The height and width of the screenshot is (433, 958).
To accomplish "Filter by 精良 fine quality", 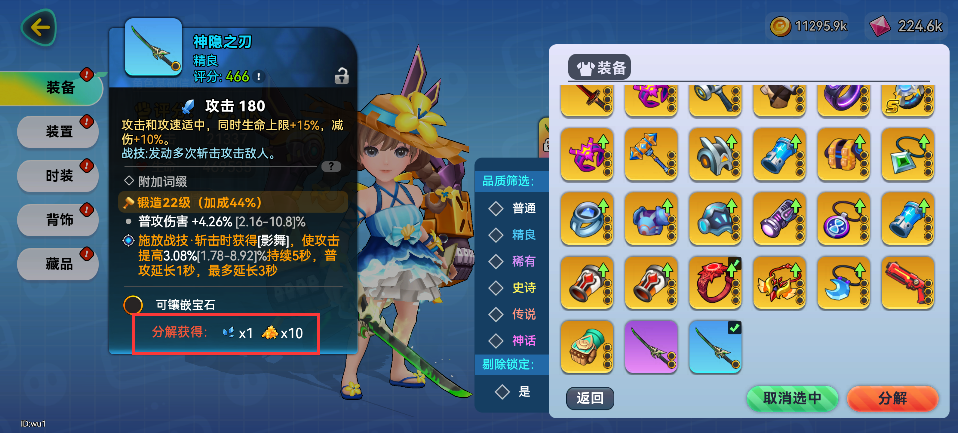I will click(x=513, y=234).
